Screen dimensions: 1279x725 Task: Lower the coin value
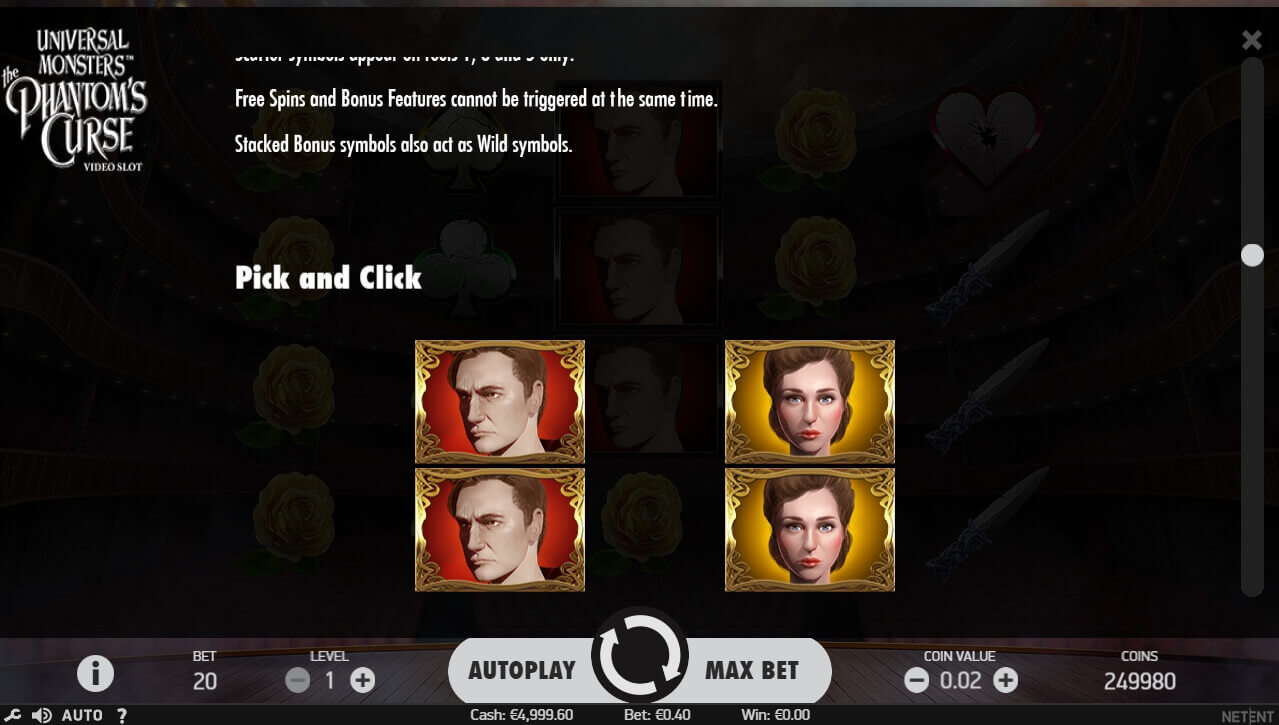(916, 681)
